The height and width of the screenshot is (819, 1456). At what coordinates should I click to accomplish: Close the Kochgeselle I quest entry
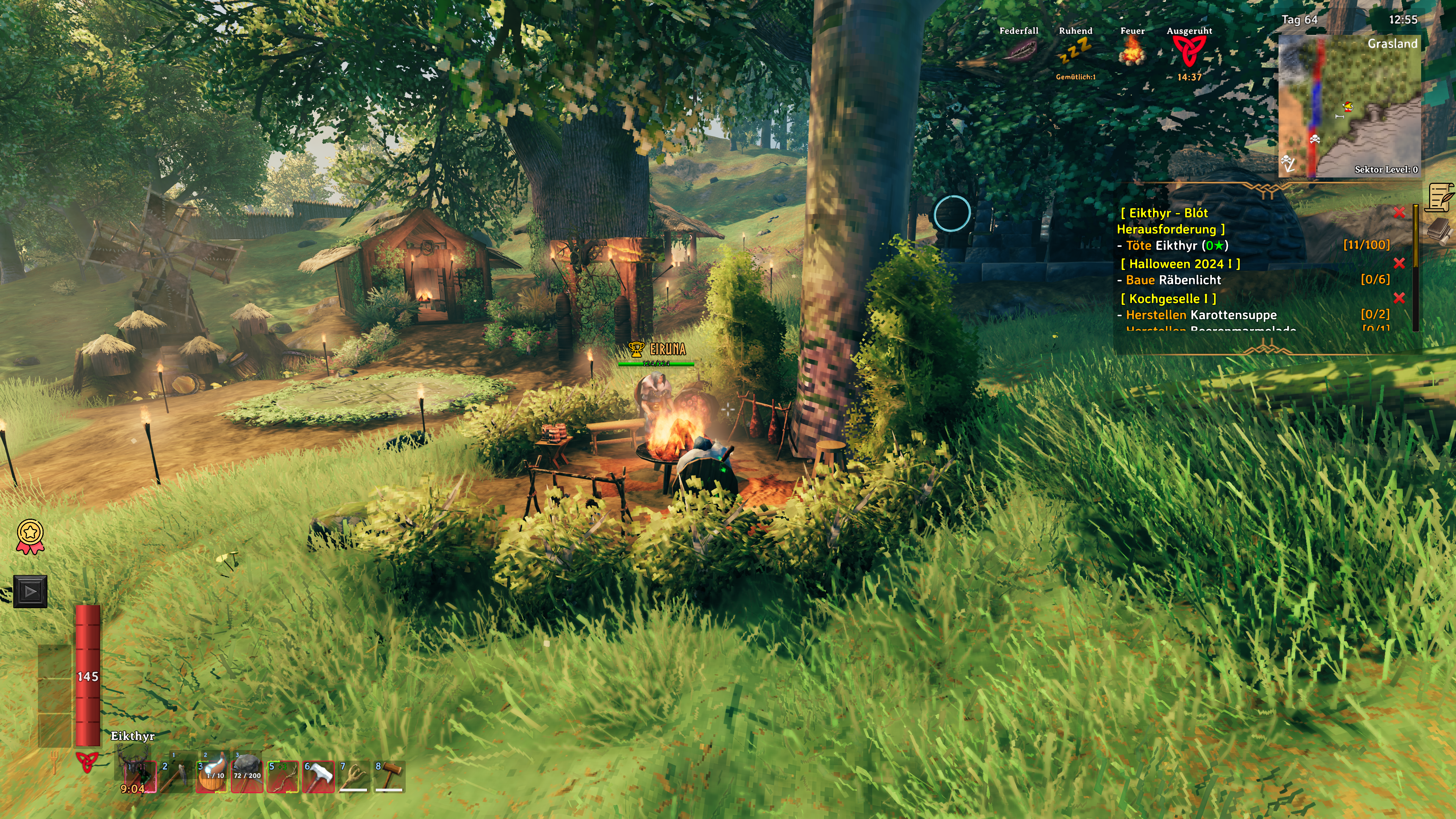point(1399,298)
